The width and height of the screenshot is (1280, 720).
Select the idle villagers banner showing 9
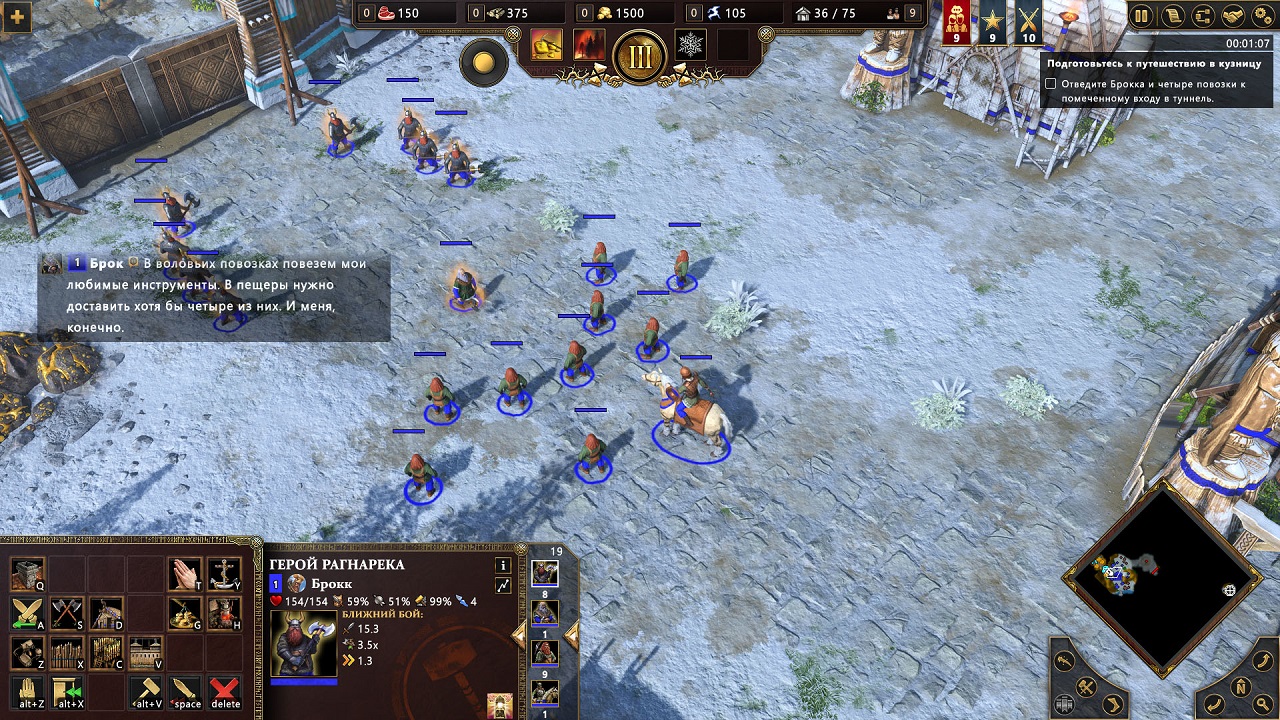click(957, 22)
